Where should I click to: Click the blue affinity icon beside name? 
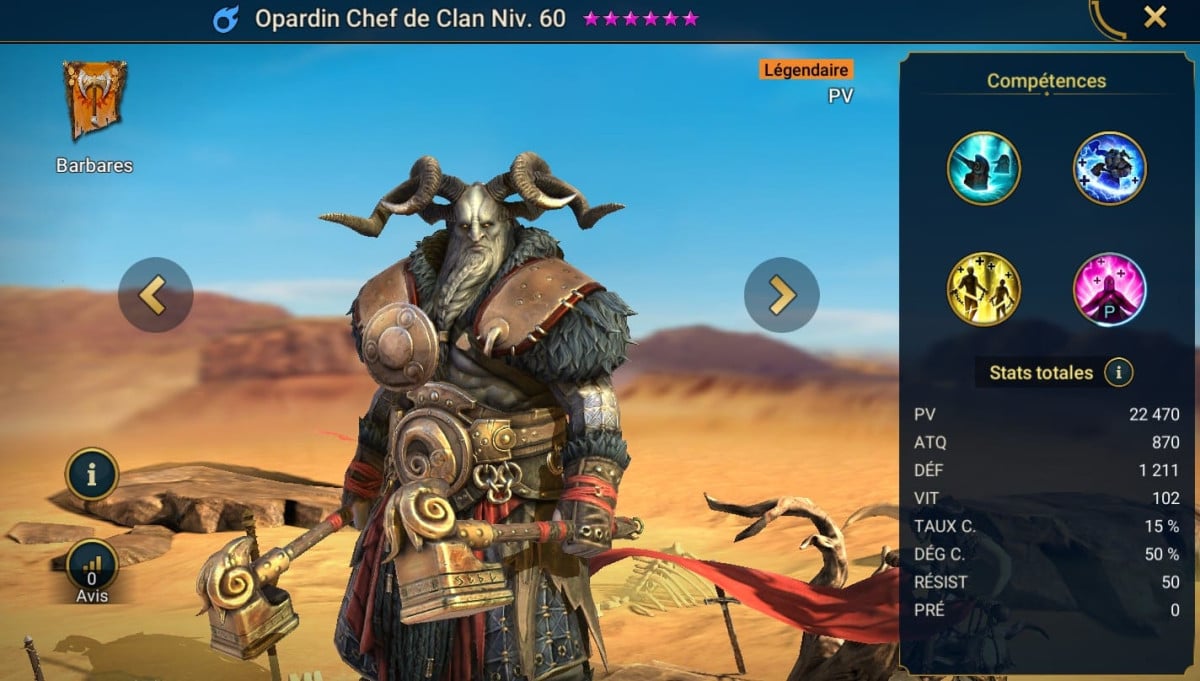coord(226,19)
